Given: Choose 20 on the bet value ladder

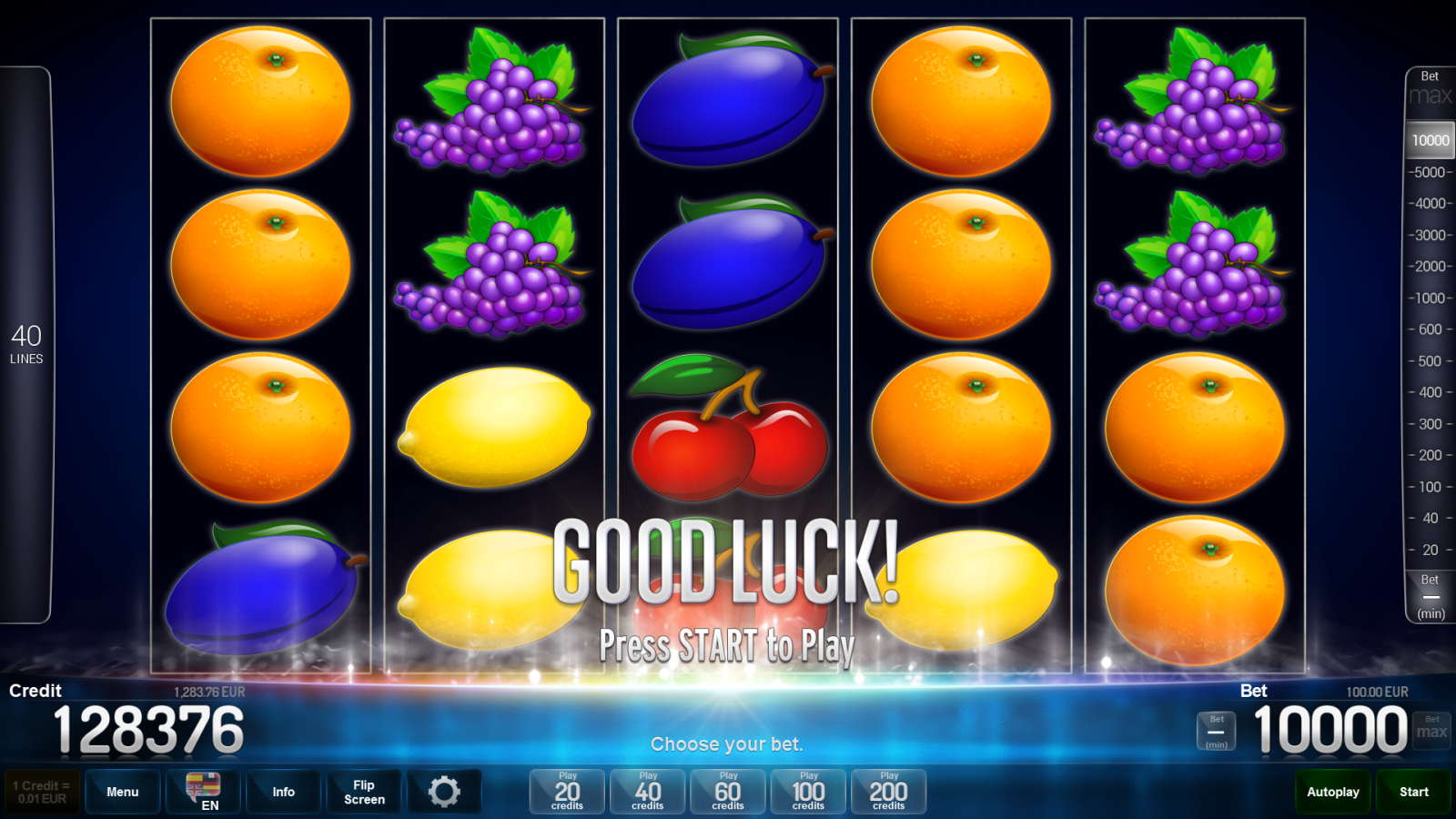Looking at the screenshot, I should pos(1430,550).
